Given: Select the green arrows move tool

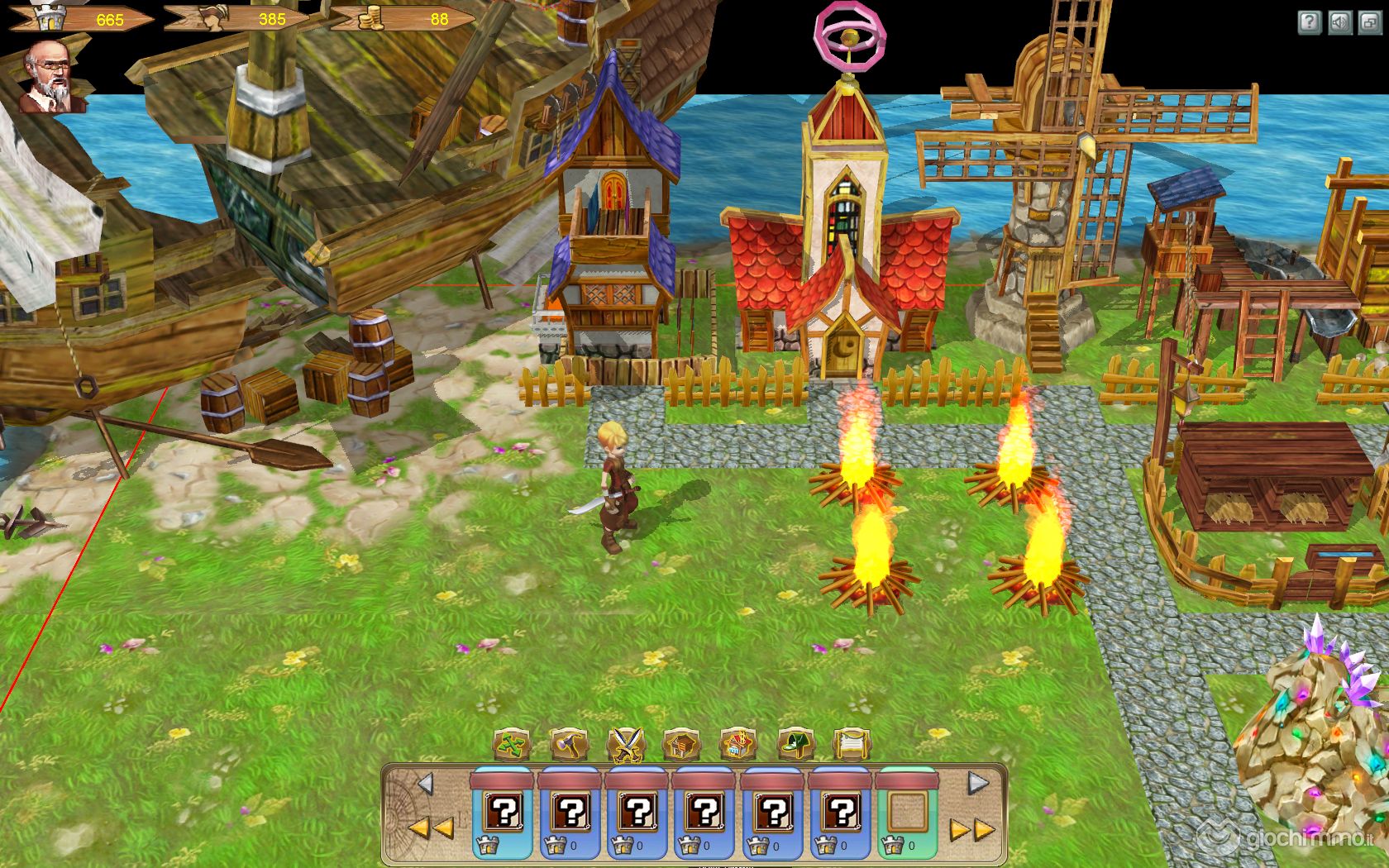Looking at the screenshot, I should click(x=513, y=744).
